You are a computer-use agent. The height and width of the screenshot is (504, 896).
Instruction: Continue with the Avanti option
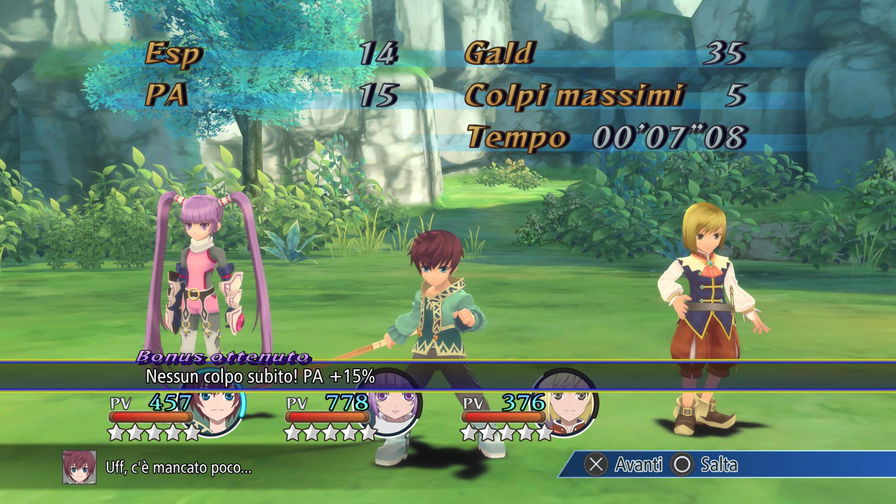tap(624, 465)
